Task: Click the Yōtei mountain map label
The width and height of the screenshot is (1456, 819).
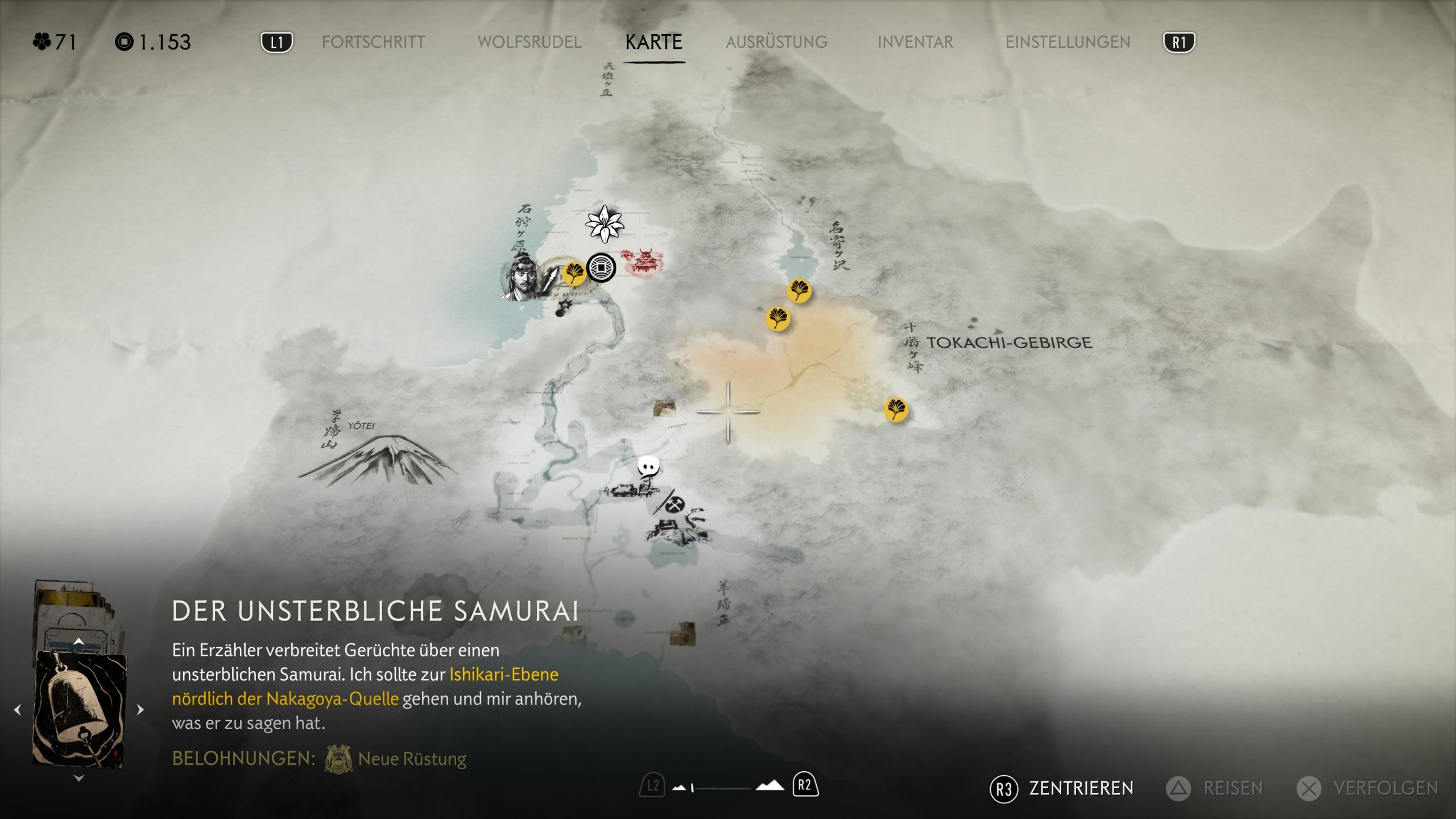Action: point(362,426)
